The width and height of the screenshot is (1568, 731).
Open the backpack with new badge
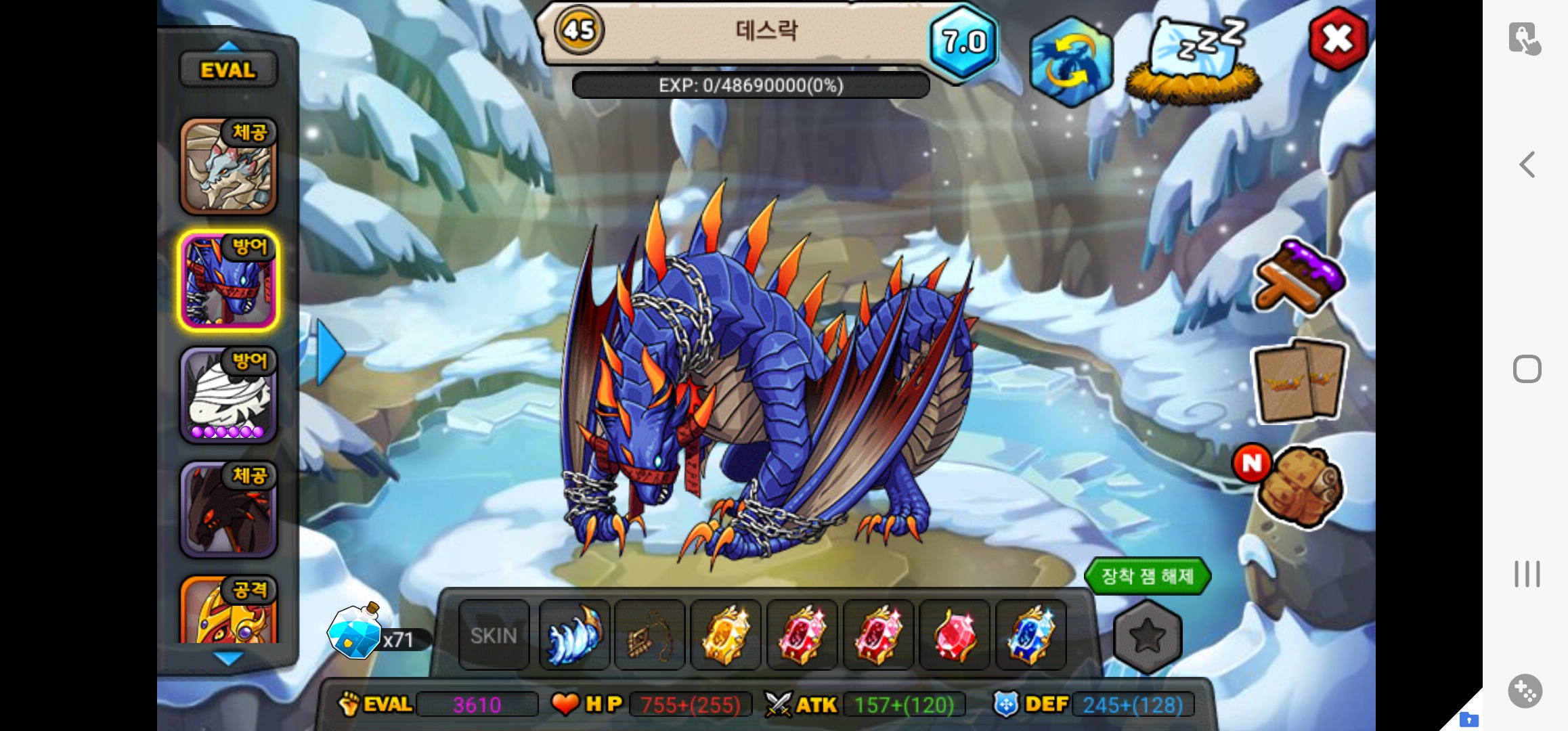pos(1297,486)
